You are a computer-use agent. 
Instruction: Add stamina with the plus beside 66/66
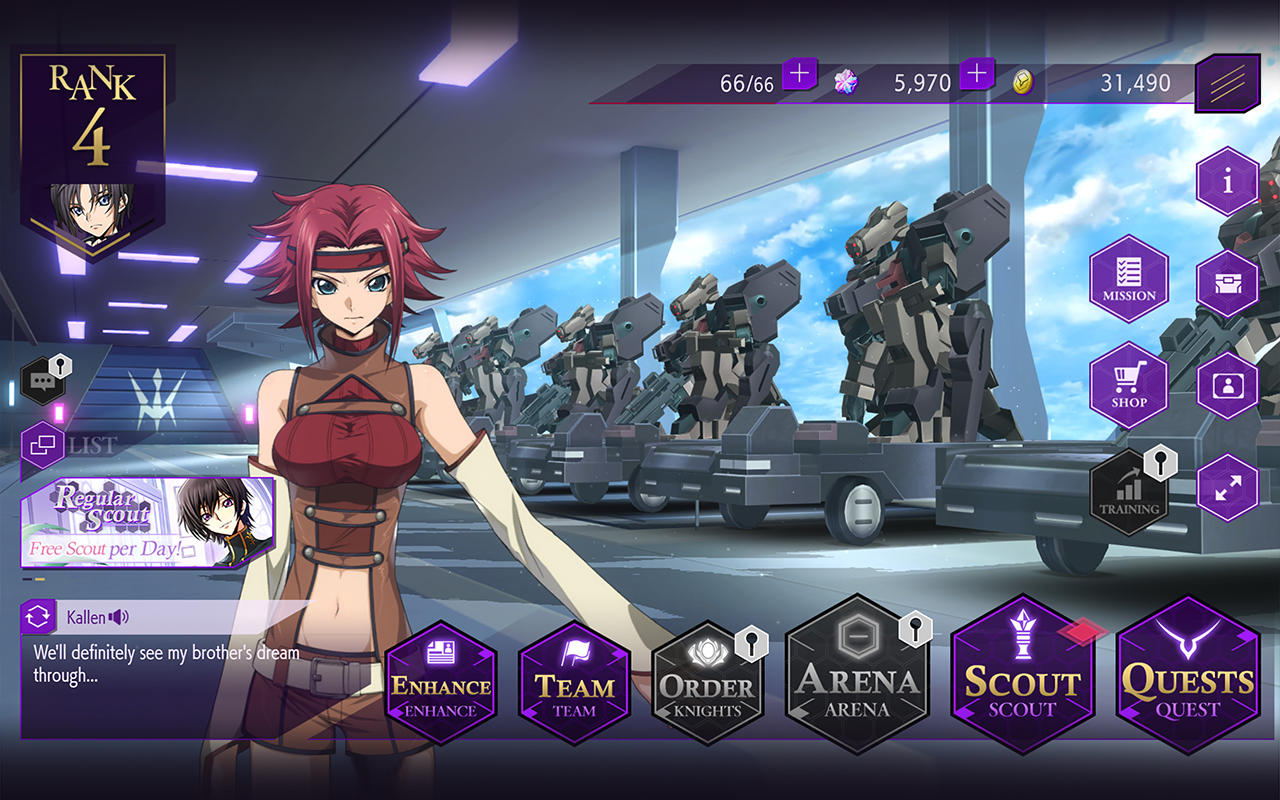[799, 74]
